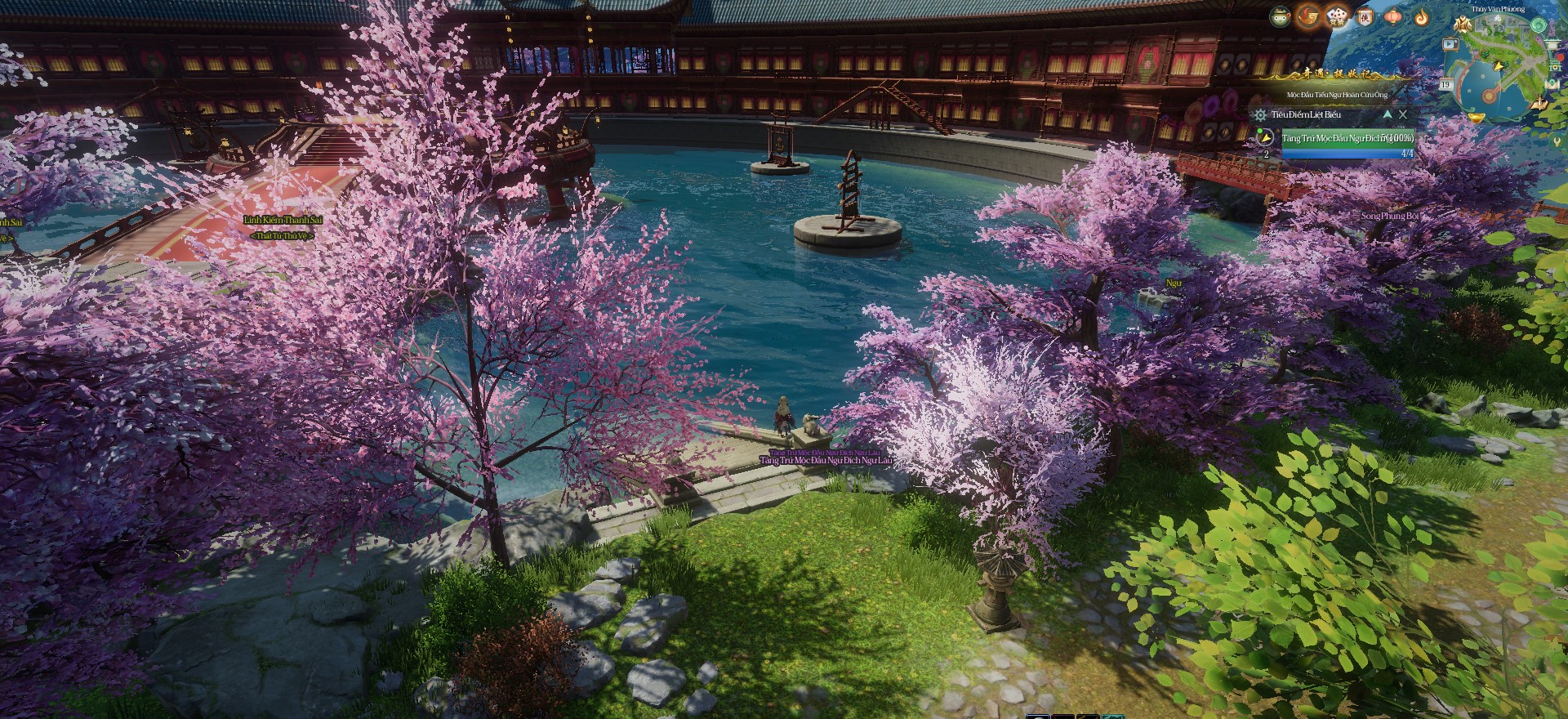Select the Tàng Trừ Mộc Đầu Ngư Đích objective
1568x719 pixels.
(1347, 139)
